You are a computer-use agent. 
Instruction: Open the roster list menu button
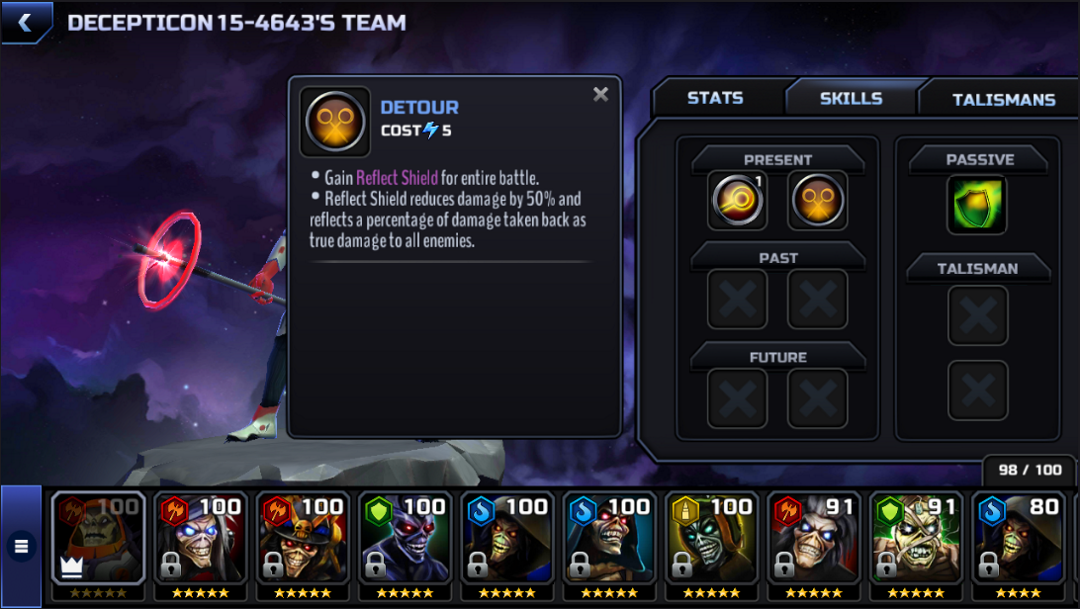pos(21,546)
